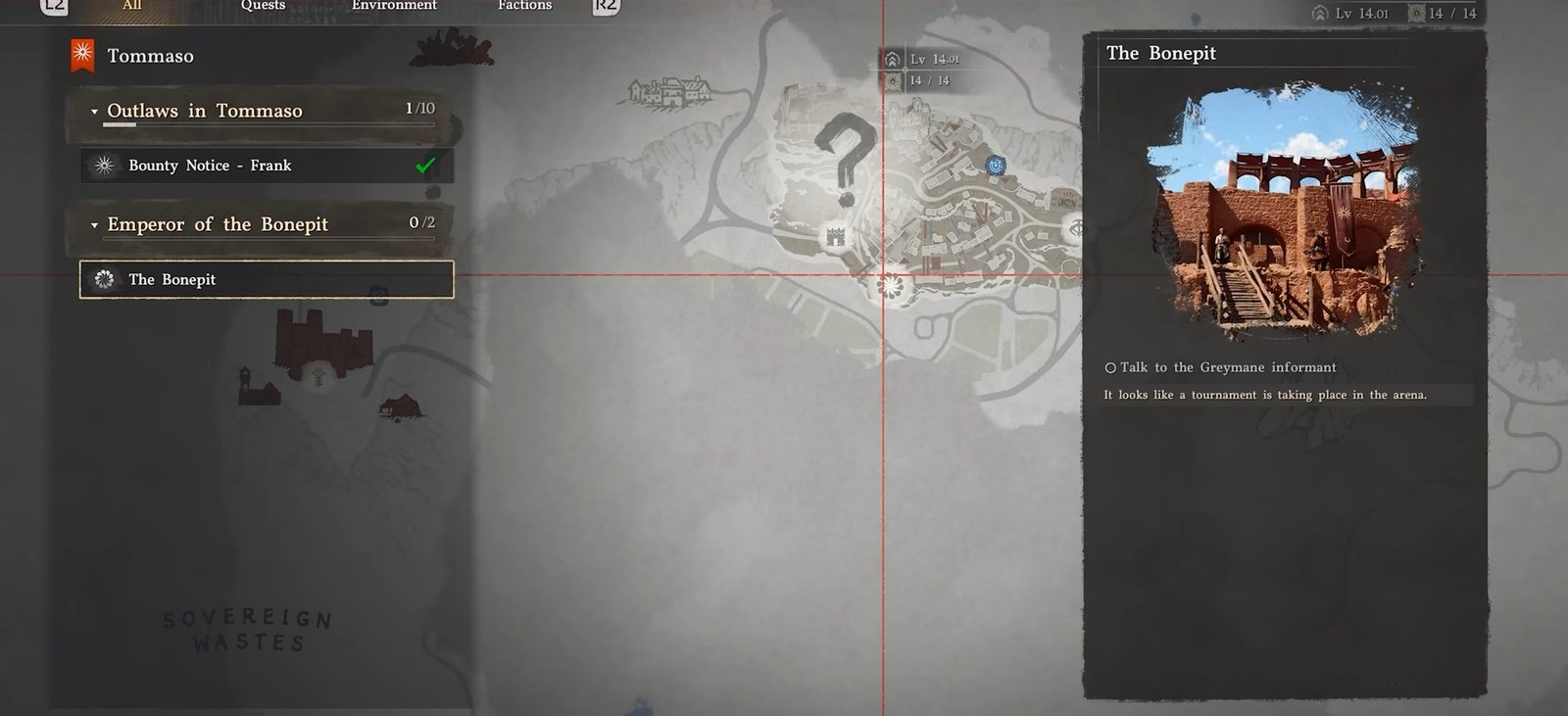The height and width of the screenshot is (716, 1568).
Task: Choose The Bonepit quest entry
Action: (267, 279)
